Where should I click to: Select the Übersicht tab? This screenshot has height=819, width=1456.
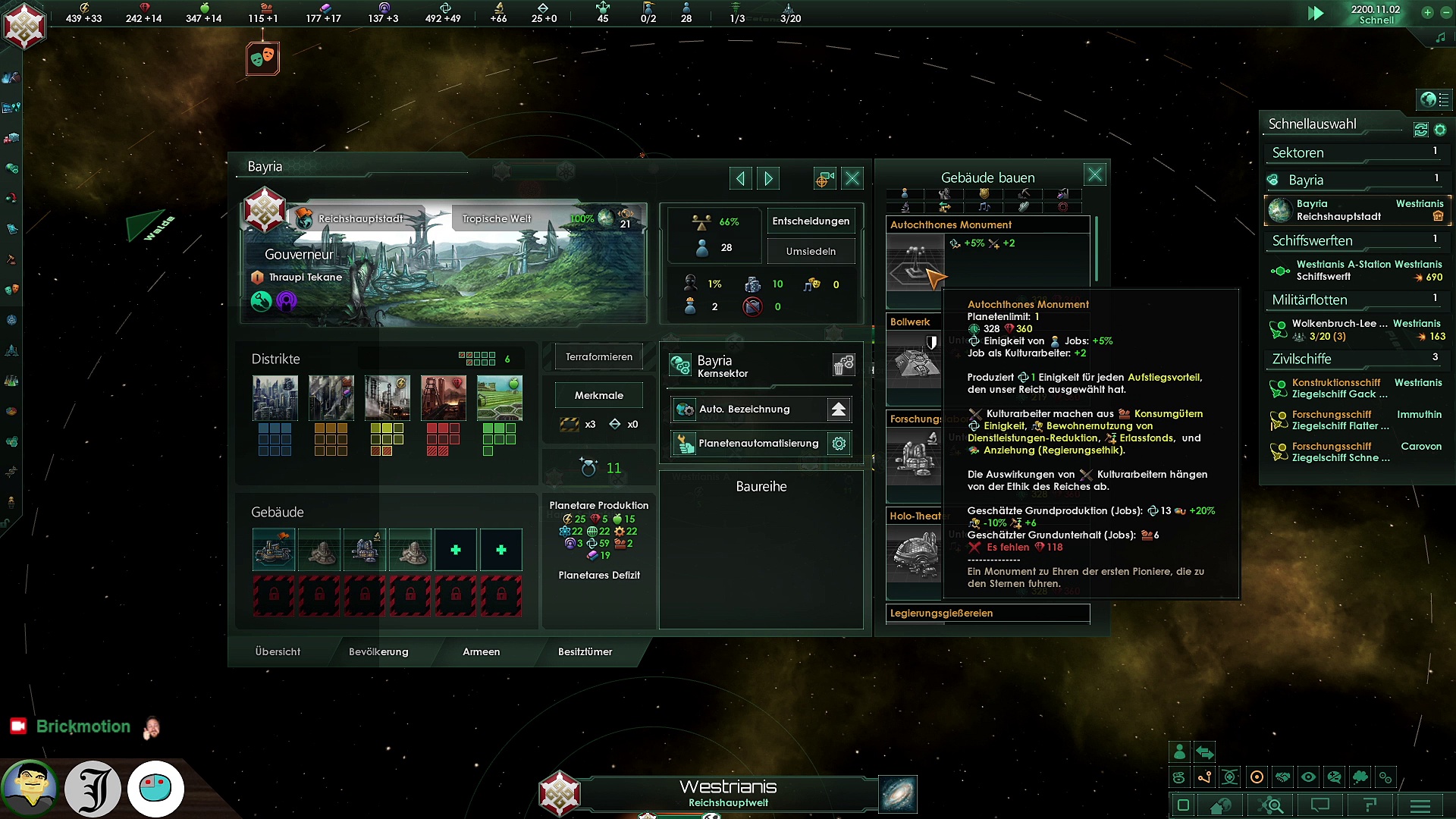[x=278, y=651]
